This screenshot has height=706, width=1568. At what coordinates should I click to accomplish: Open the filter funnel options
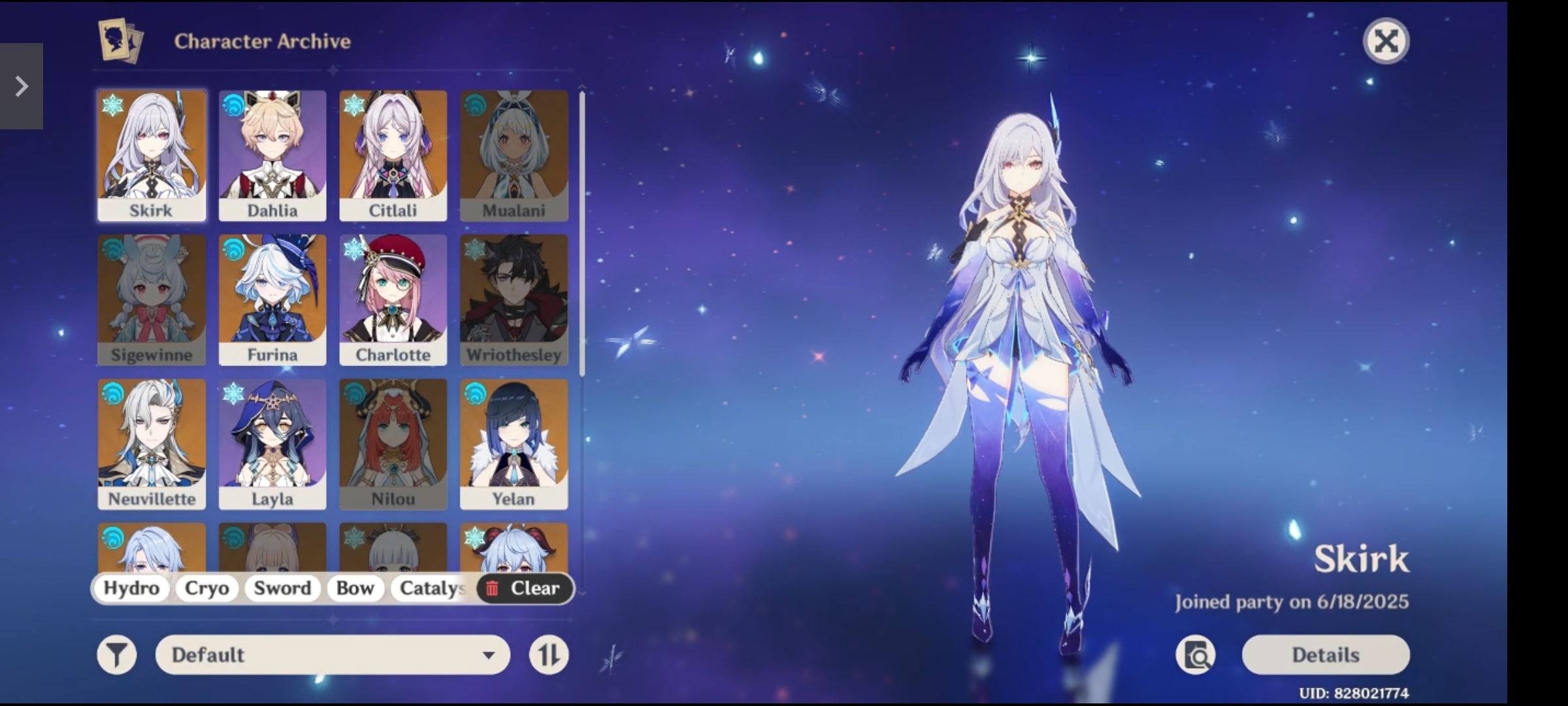[x=116, y=654]
